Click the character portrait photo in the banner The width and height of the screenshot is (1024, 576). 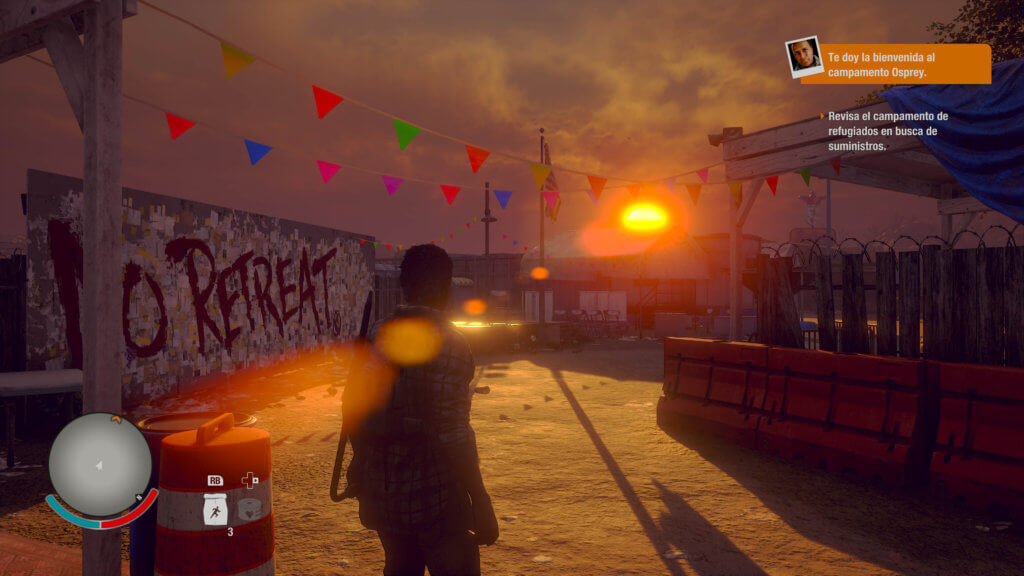[803, 56]
